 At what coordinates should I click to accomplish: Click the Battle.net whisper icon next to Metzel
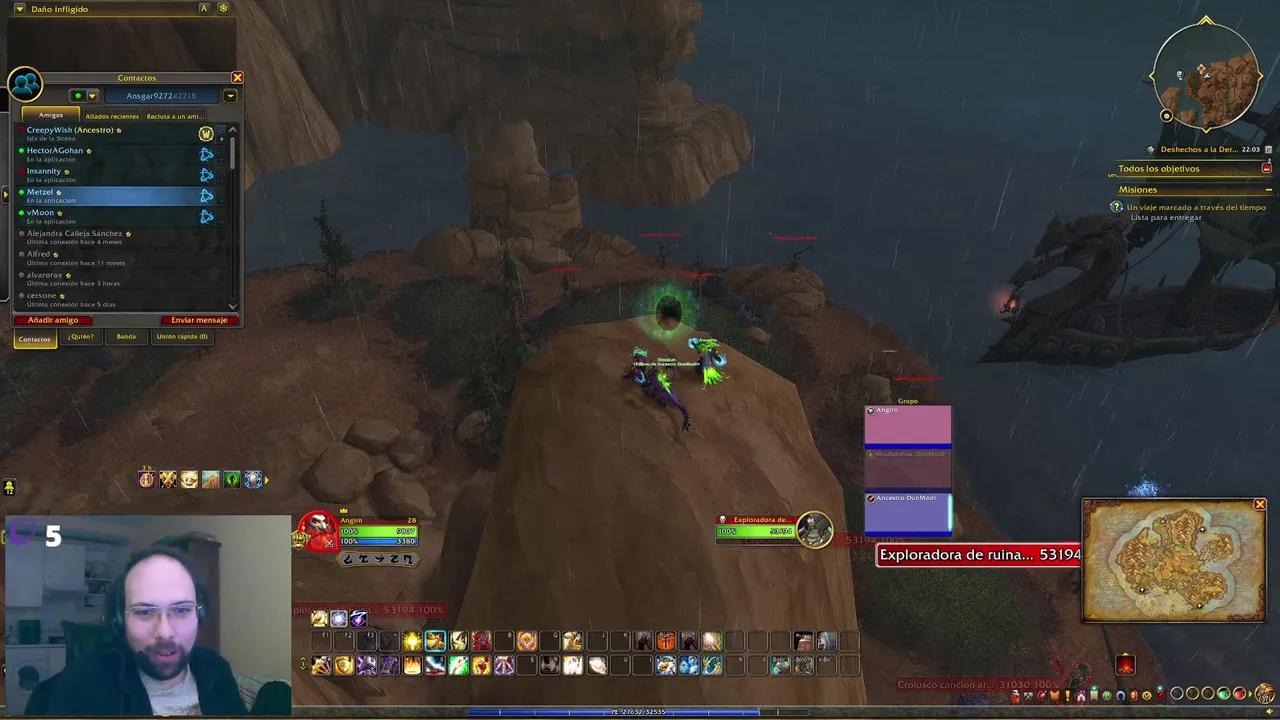point(206,195)
